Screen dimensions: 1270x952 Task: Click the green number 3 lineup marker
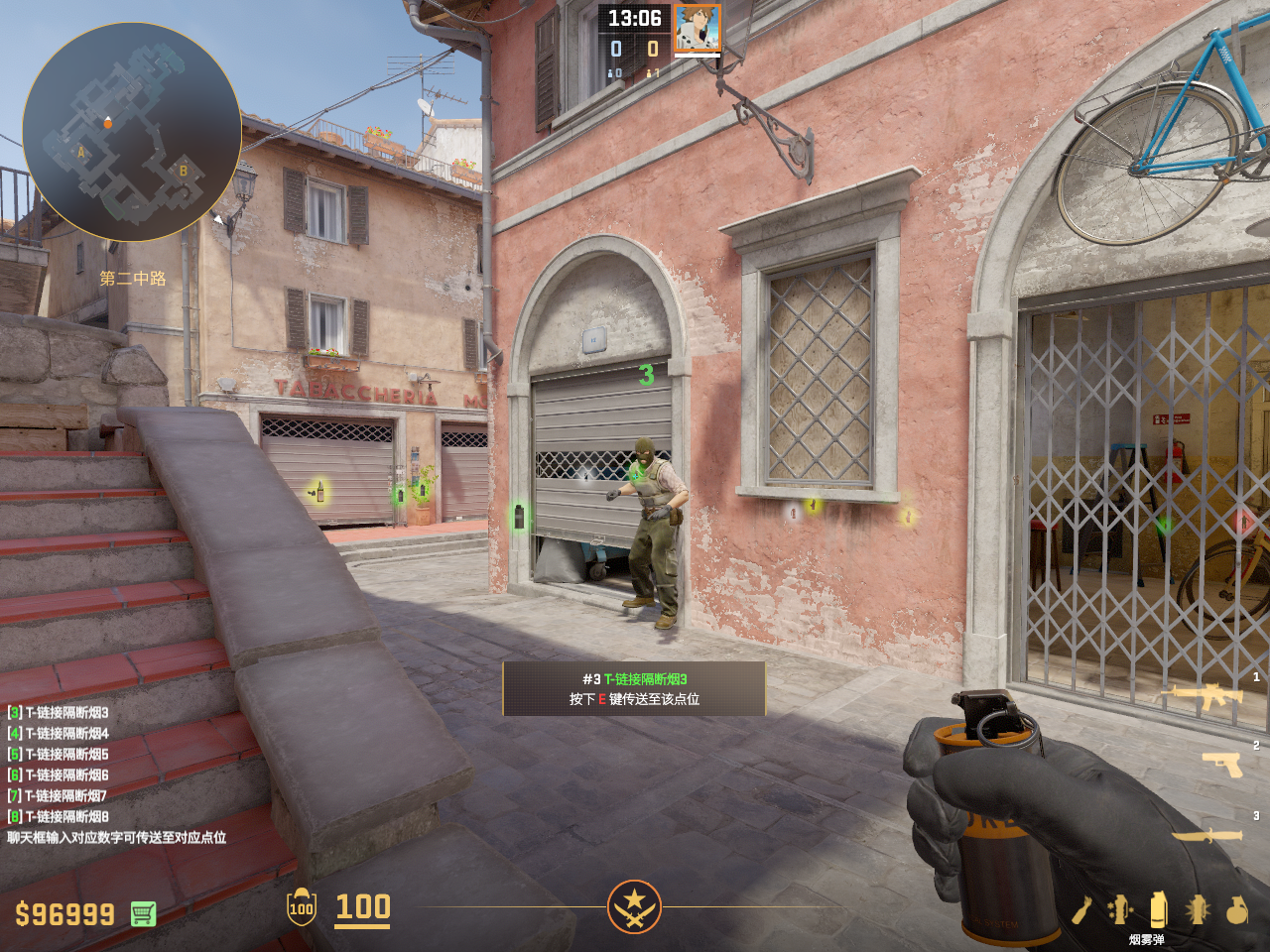(x=646, y=375)
